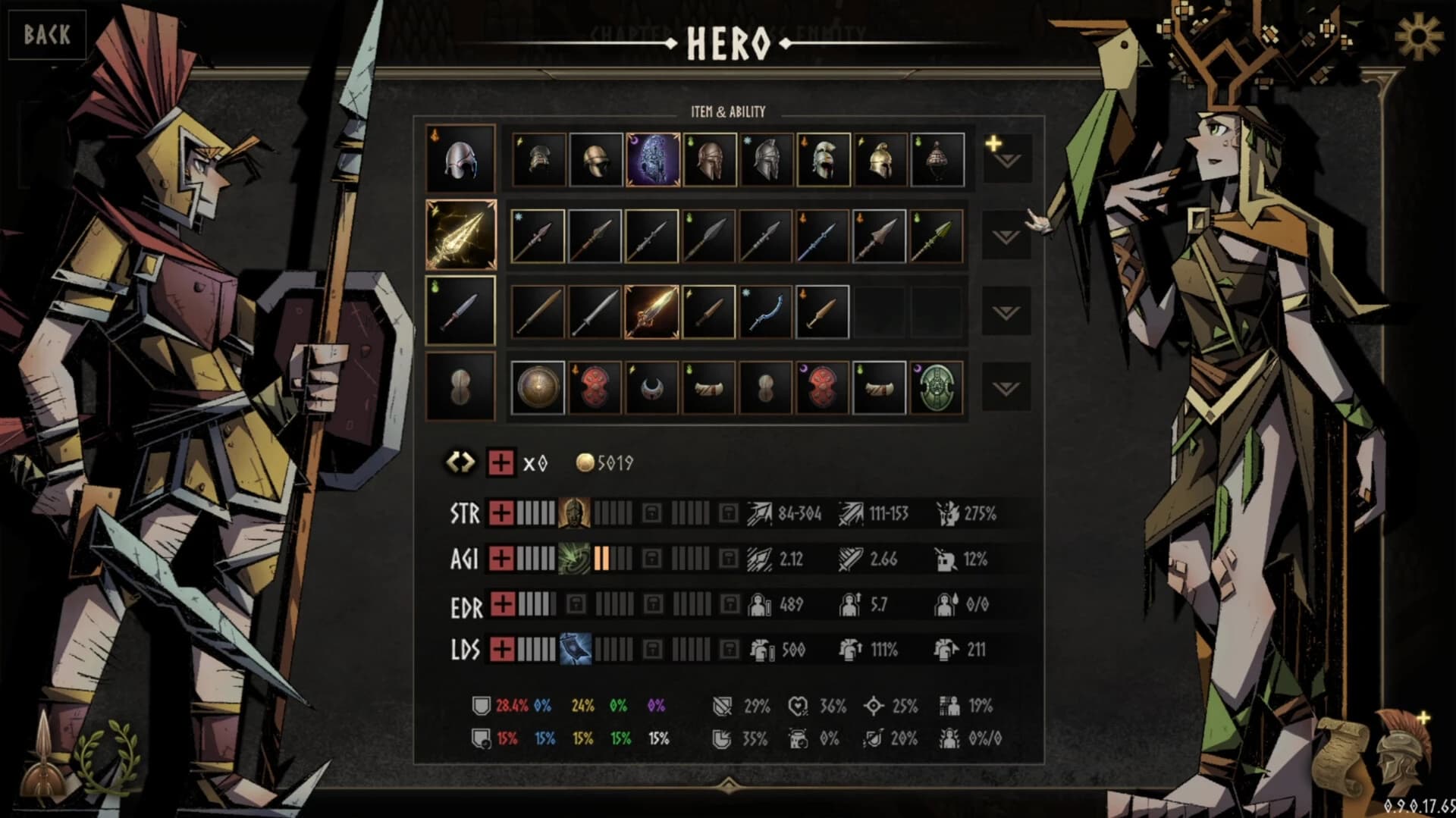Screen dimensions: 1456x818
Task: Select the glowing golden sword thumbnail
Action: (651, 310)
